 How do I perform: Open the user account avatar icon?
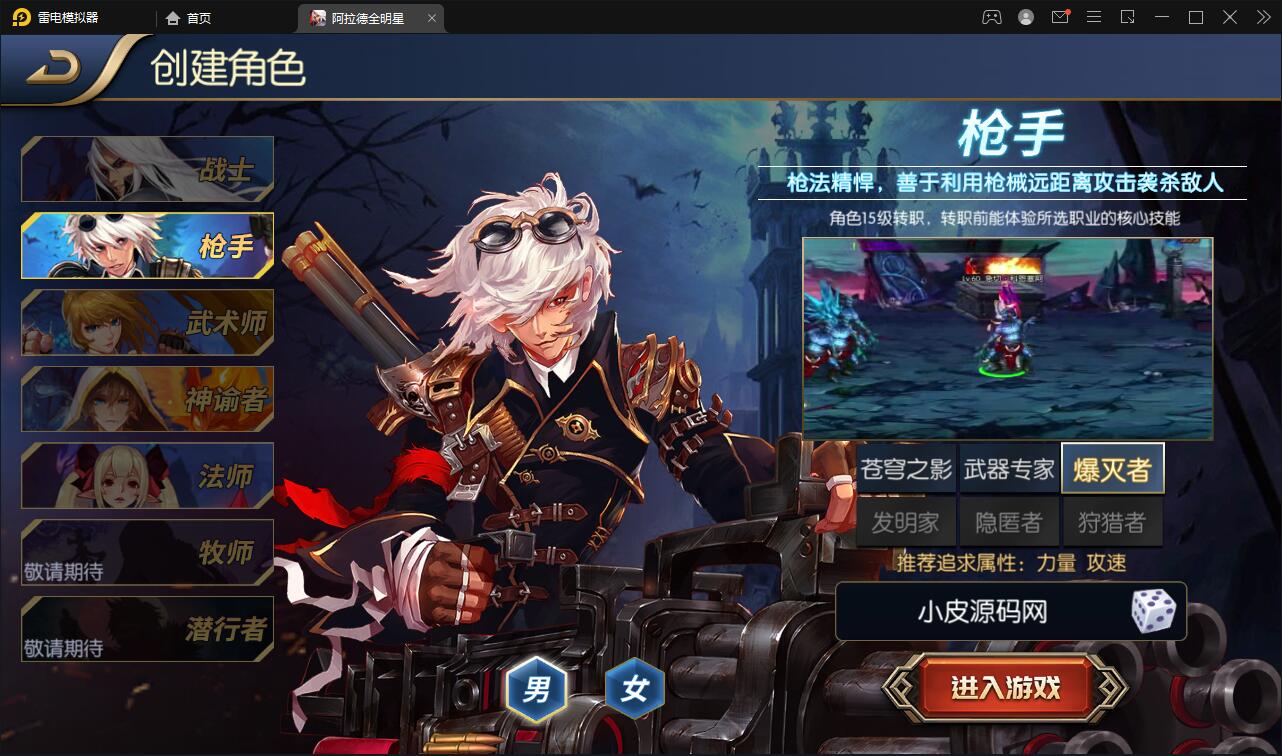[x=1024, y=17]
